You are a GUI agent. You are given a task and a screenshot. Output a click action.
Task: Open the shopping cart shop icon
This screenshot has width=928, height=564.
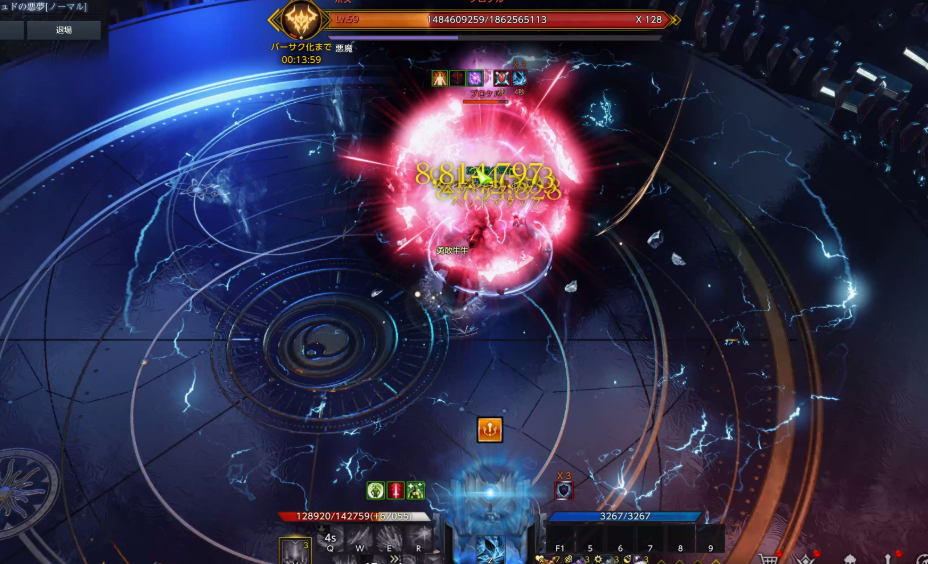coord(768,557)
